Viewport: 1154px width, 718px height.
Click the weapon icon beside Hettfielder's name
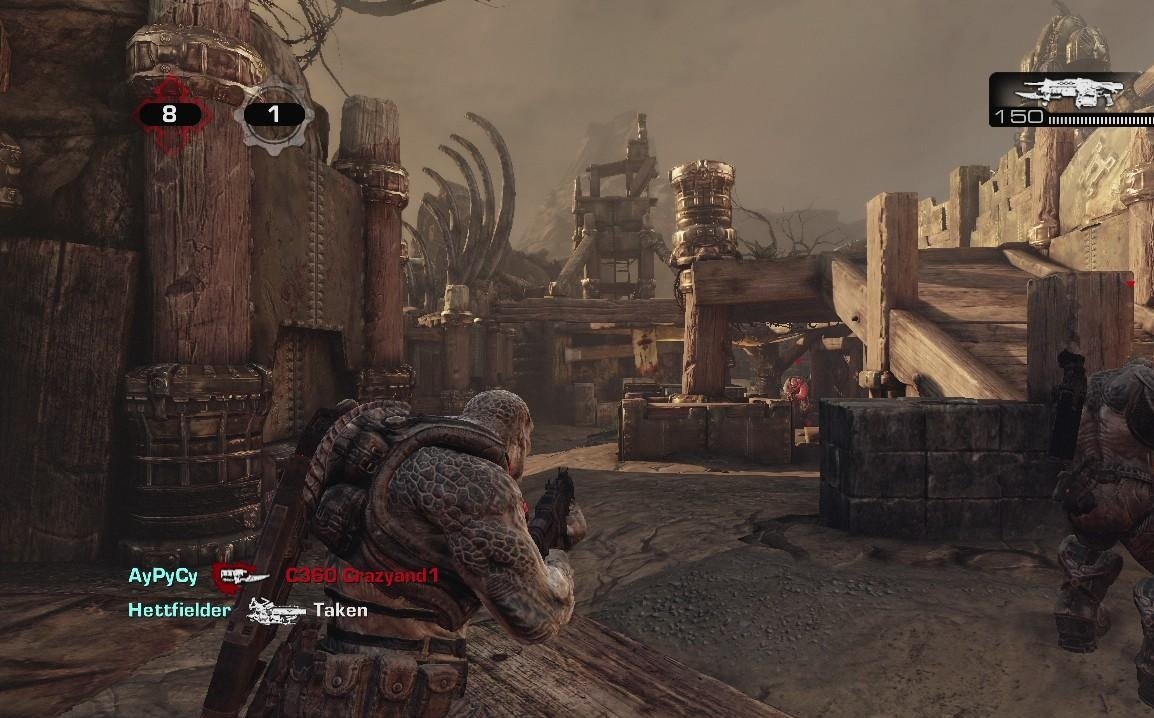275,609
